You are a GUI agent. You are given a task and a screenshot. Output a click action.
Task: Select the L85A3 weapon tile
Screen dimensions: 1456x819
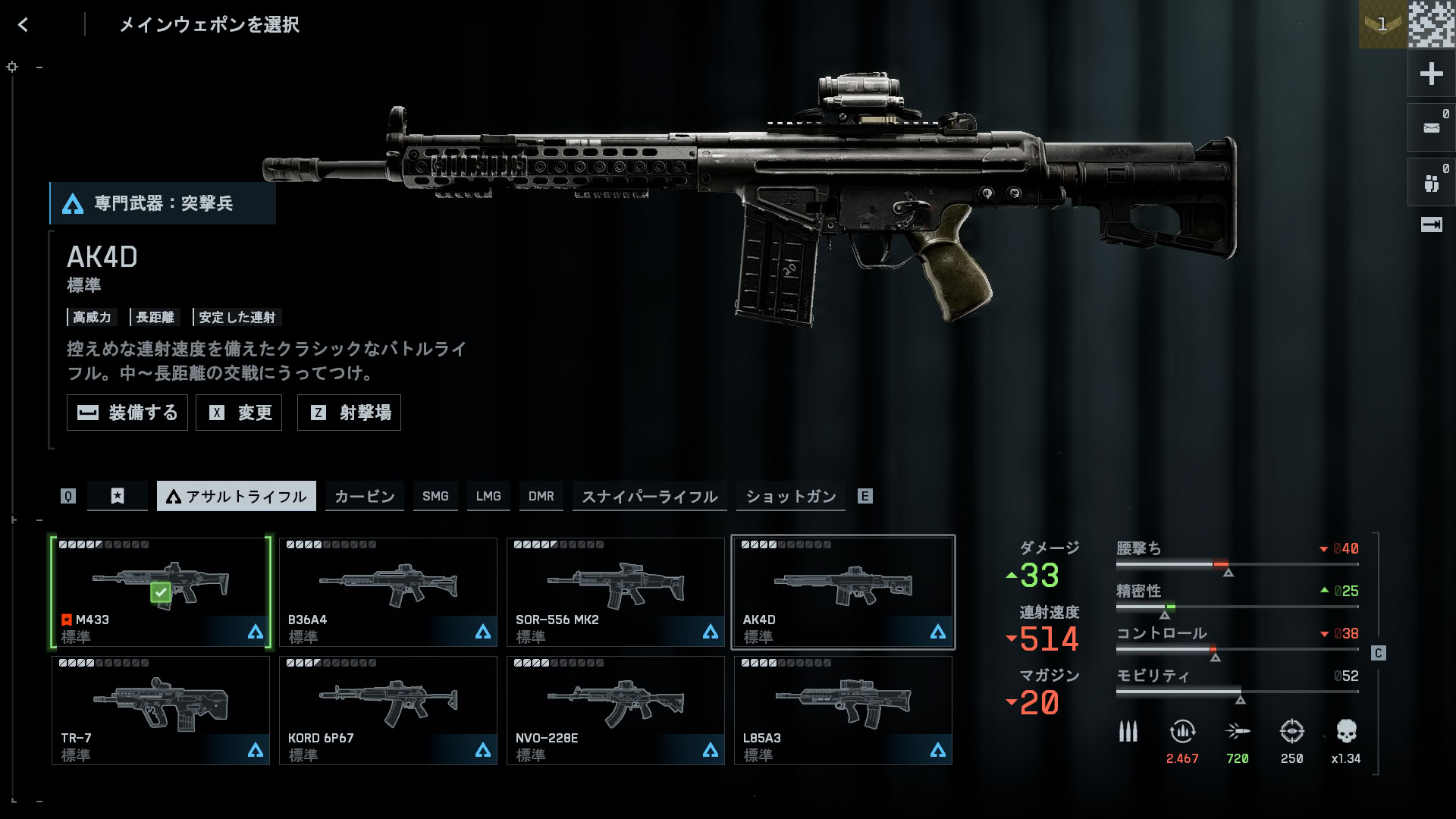(x=843, y=711)
